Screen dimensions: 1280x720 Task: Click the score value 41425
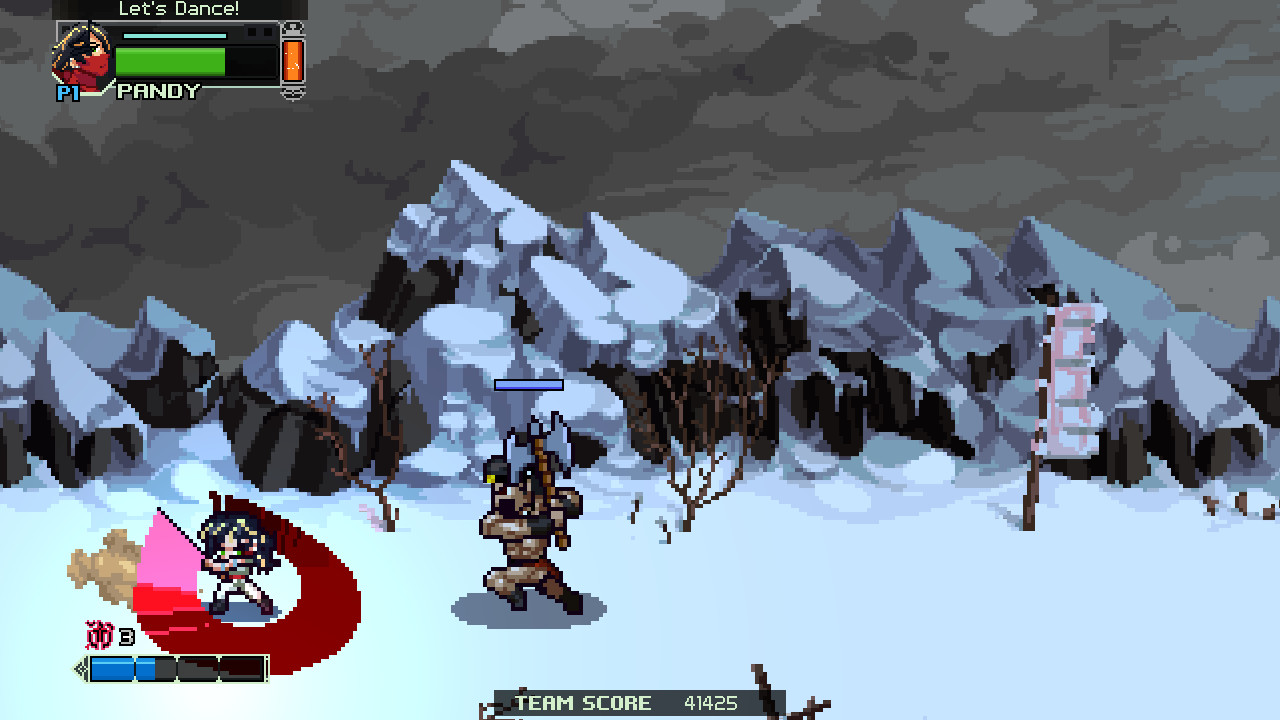point(708,703)
